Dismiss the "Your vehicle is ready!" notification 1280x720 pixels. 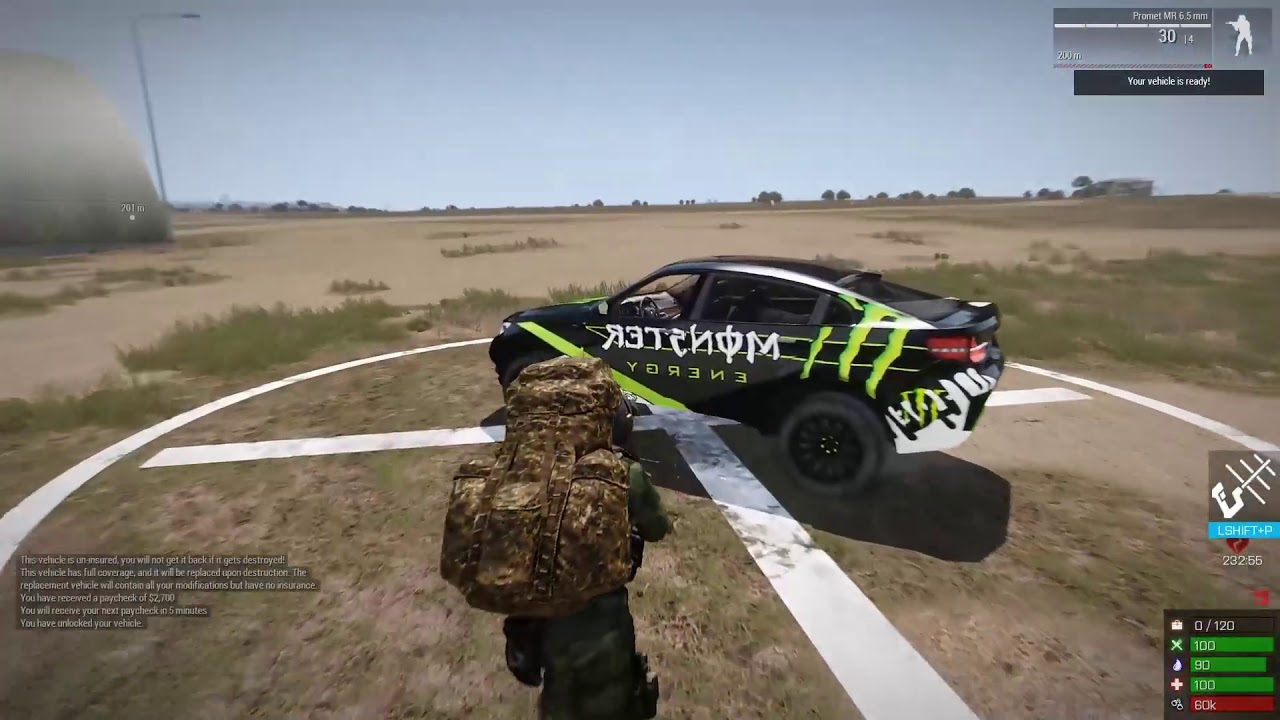[x=1168, y=82]
